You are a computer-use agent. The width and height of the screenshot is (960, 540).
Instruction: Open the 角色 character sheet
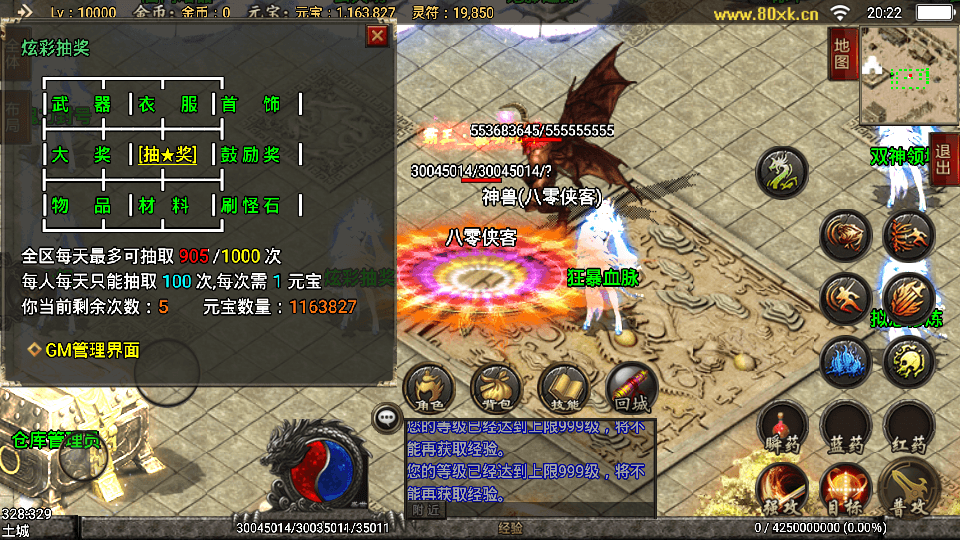[430, 388]
